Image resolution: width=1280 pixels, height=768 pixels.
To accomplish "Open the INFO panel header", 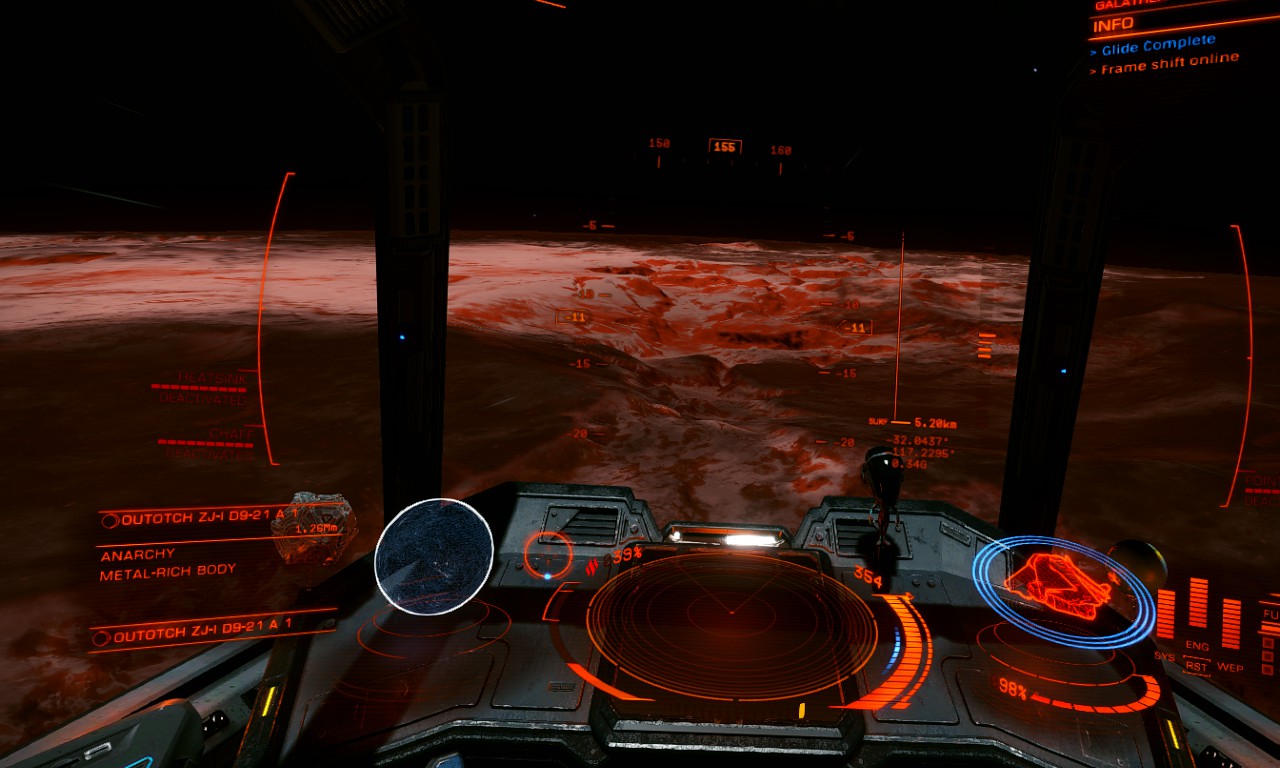I will pyautogui.click(x=1113, y=24).
